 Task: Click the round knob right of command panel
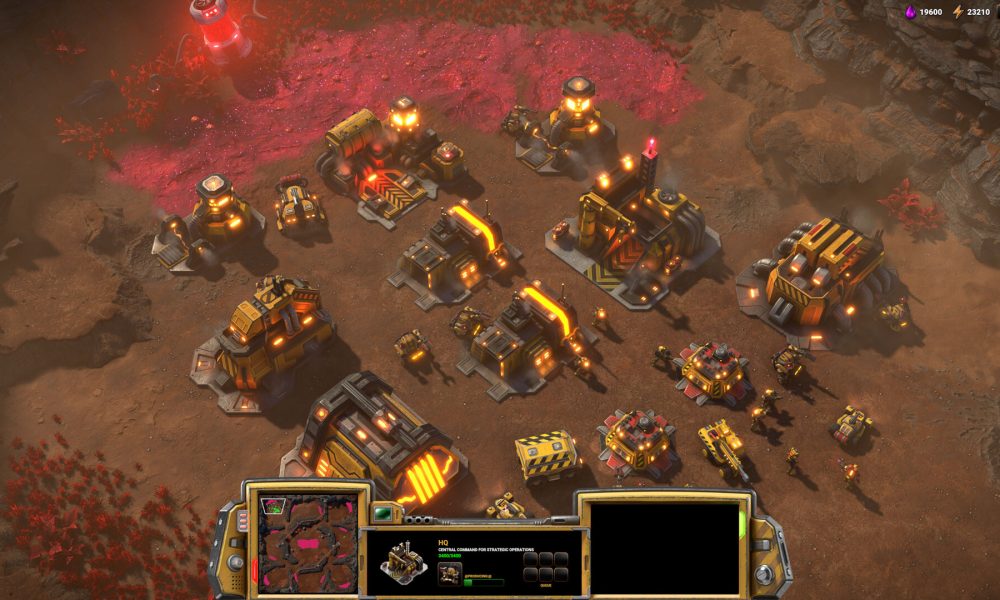(763, 574)
